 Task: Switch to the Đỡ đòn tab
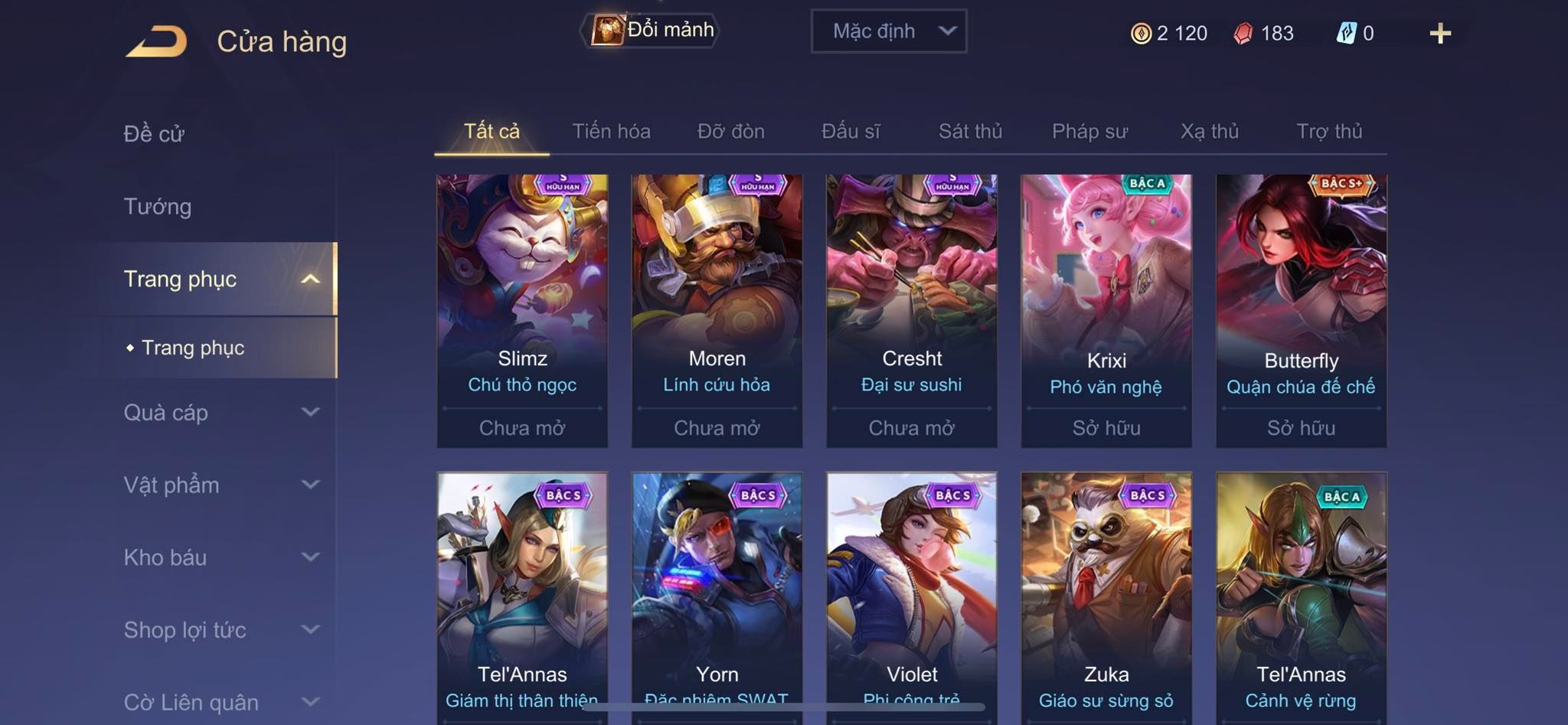point(730,132)
